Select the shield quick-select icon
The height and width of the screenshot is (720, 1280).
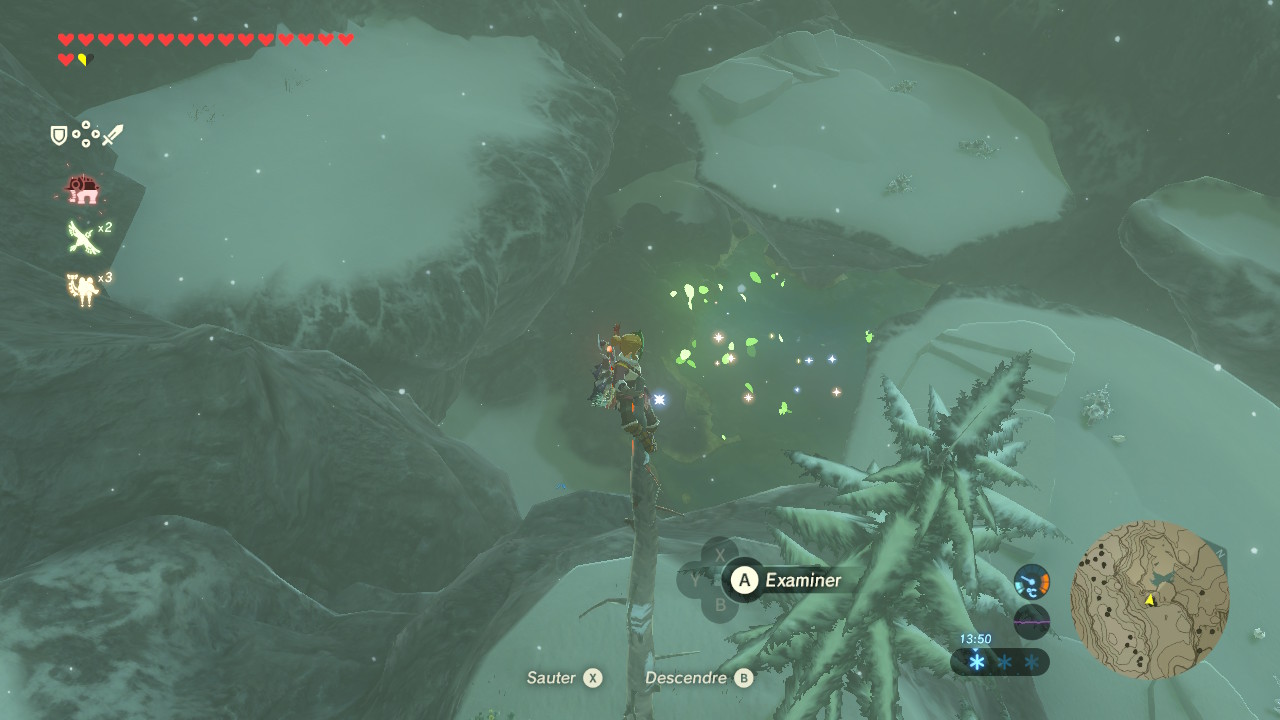pyautogui.click(x=60, y=135)
